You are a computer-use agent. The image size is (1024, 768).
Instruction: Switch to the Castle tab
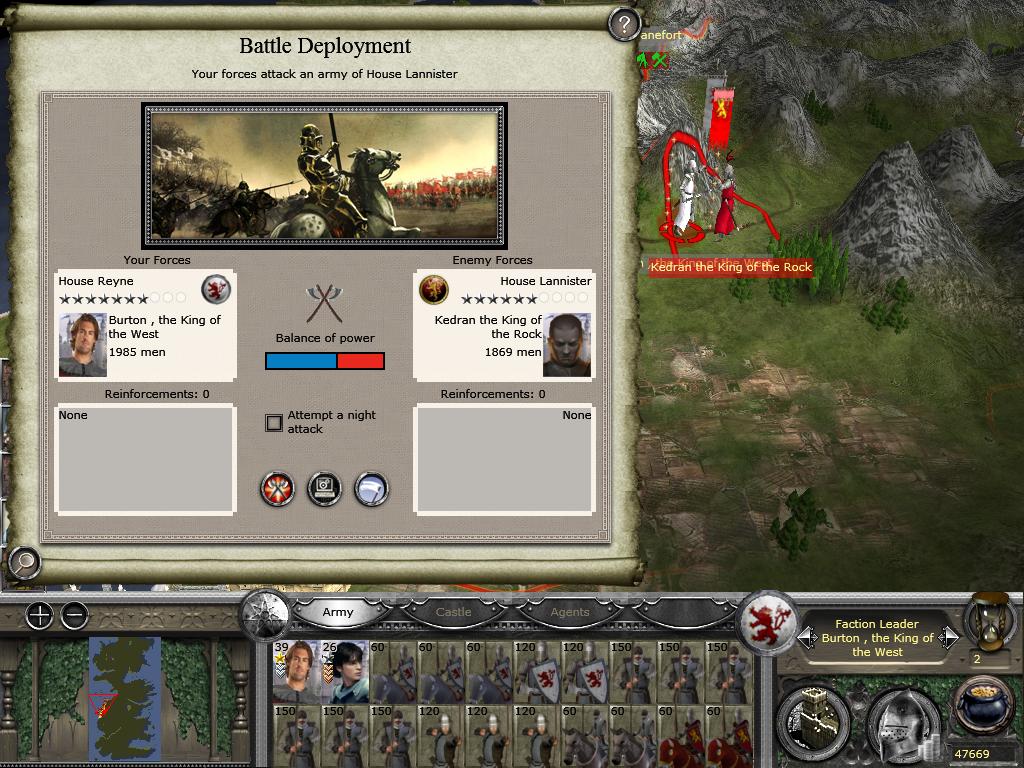tap(453, 612)
